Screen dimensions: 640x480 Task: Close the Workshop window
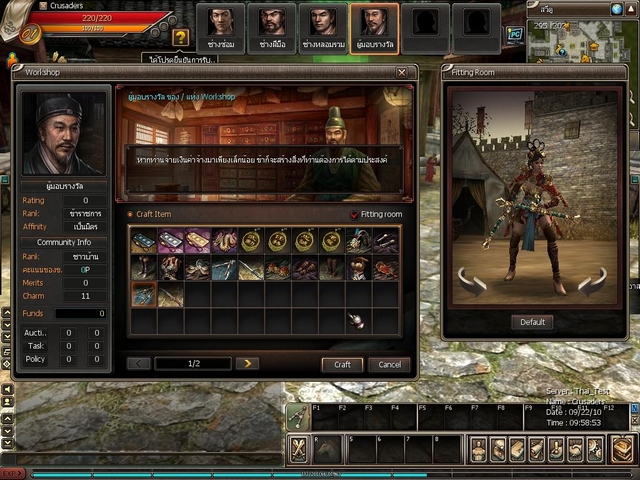point(401,73)
